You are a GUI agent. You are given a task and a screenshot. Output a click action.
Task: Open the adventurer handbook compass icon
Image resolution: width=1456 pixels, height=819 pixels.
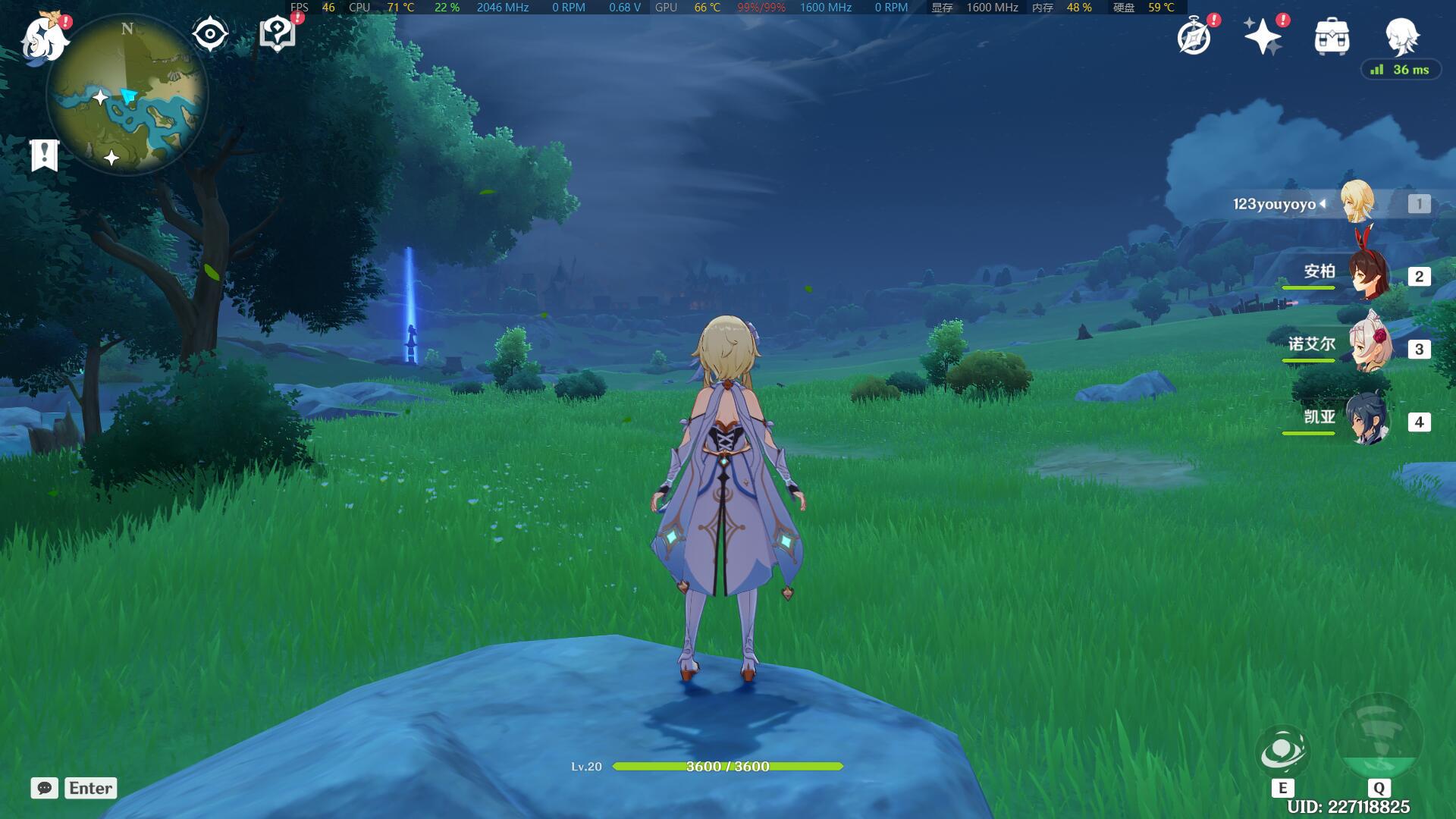click(x=1194, y=36)
